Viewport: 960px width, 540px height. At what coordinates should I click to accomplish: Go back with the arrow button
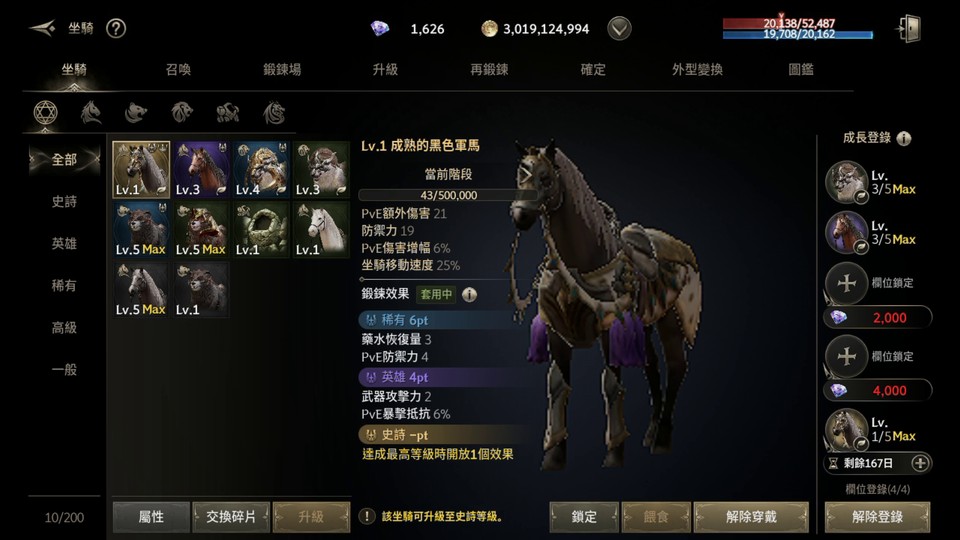point(42,28)
